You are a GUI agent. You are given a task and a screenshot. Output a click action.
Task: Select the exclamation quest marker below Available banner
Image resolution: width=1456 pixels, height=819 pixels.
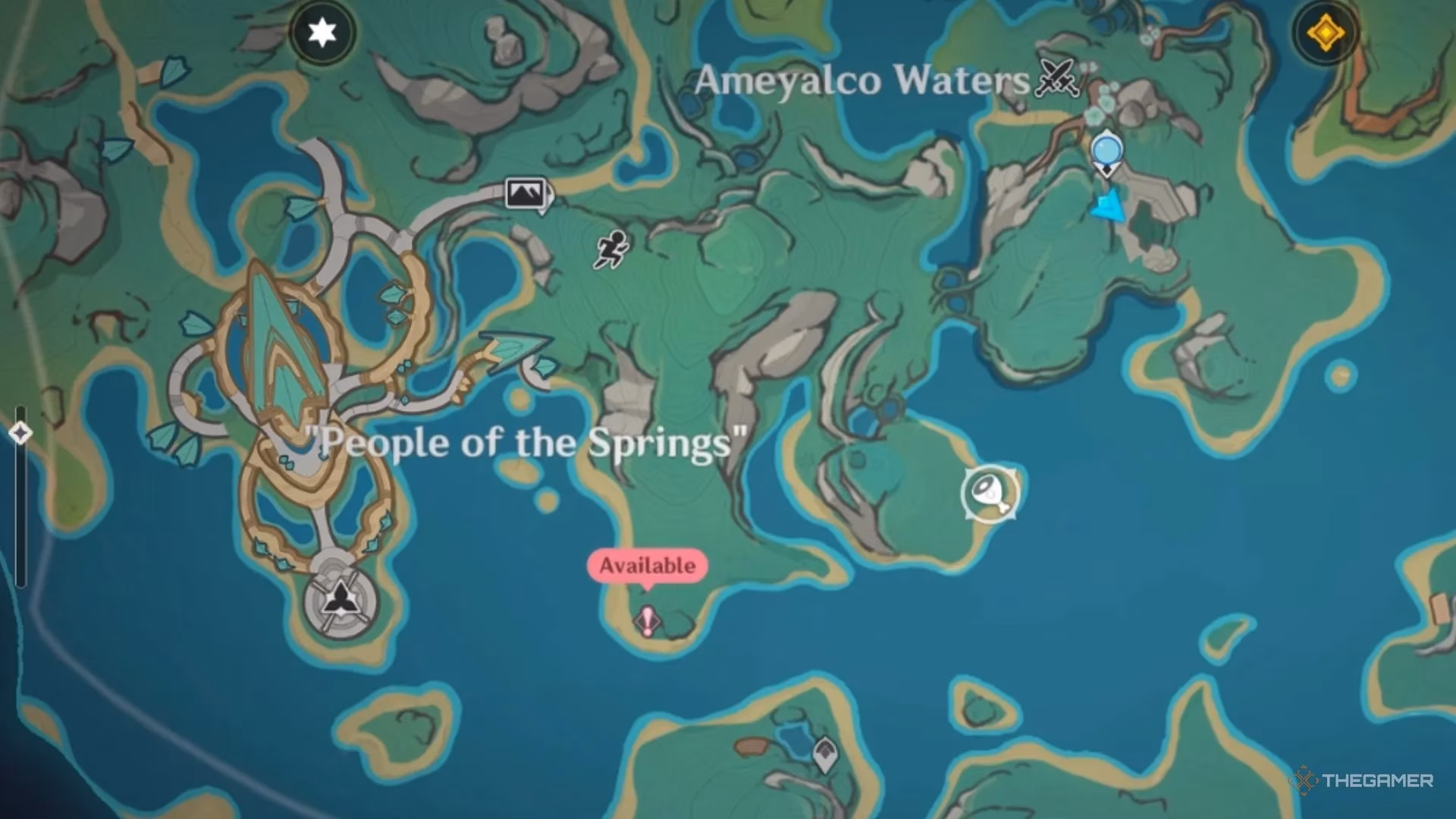[x=648, y=622]
